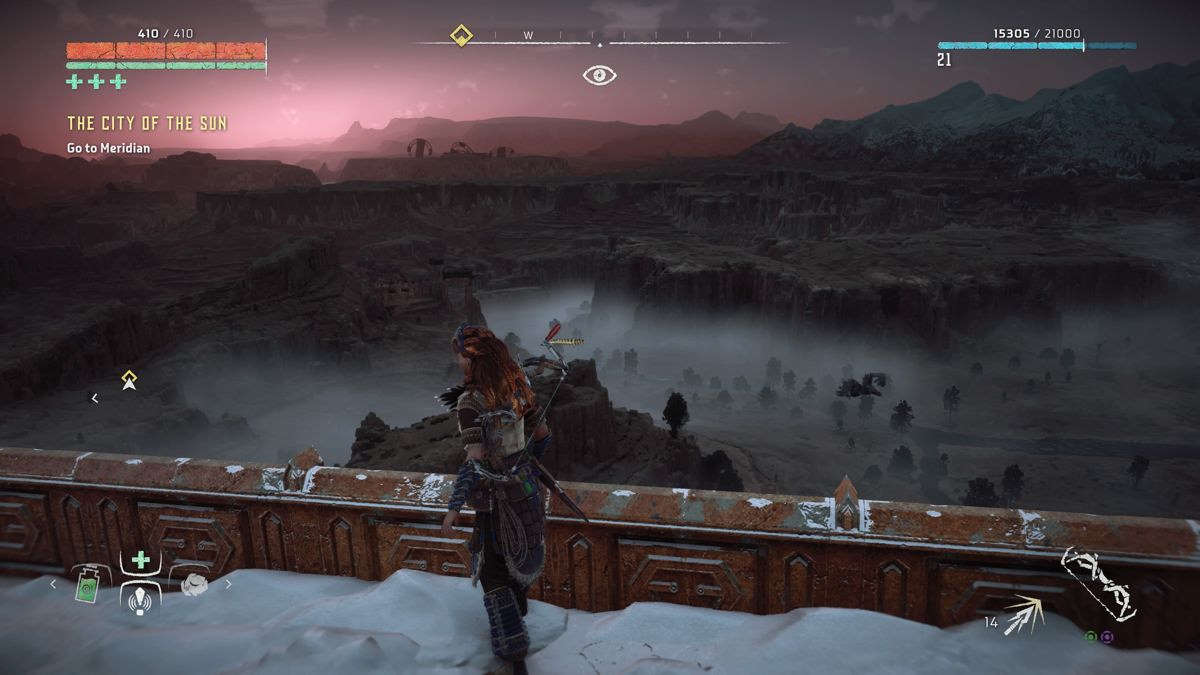Click the yellow quest marker on the compass
This screenshot has width=1200, height=675.
coord(460,37)
